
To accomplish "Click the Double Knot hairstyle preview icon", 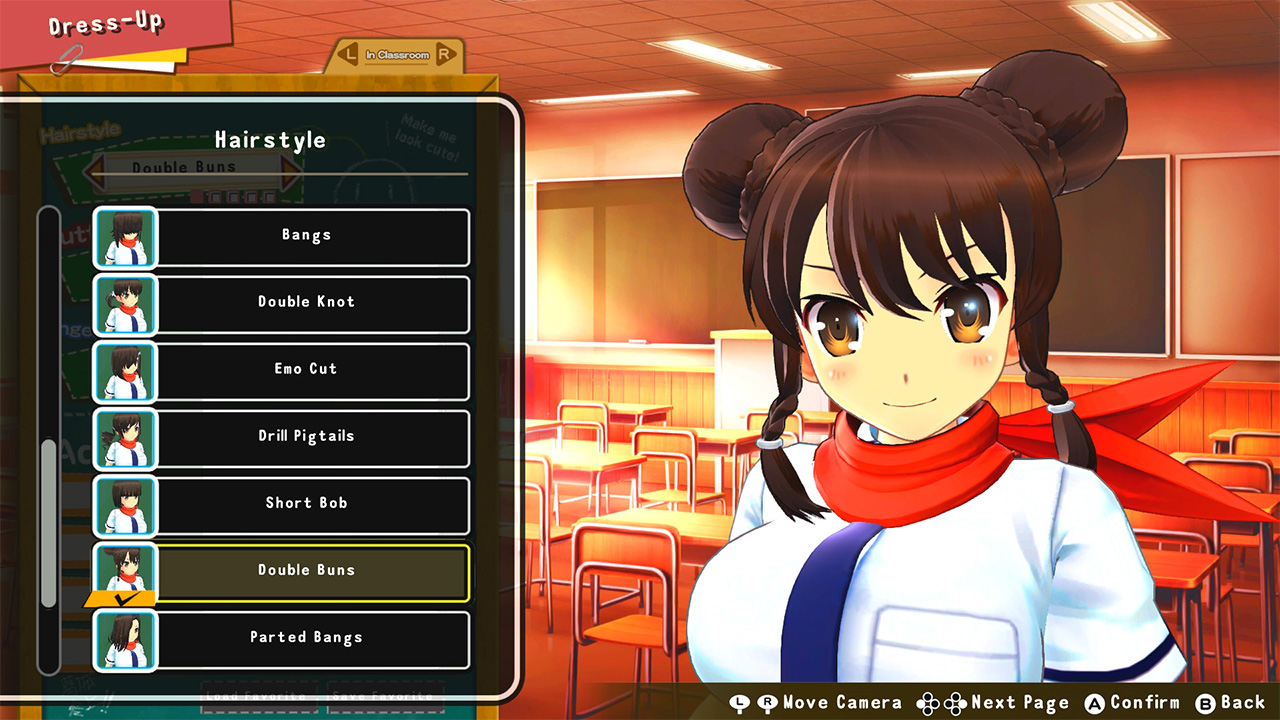I will 124,305.
